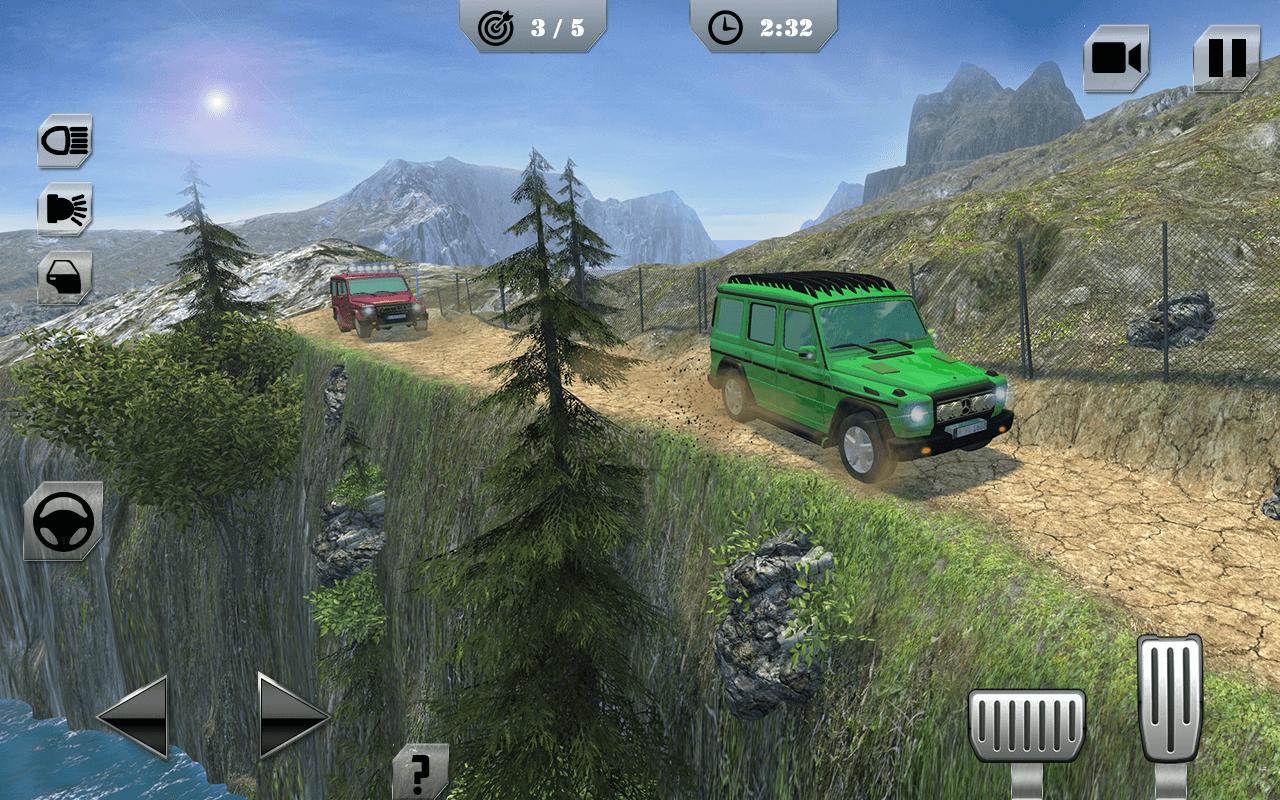1280x800 pixels.
Task: Select the steering wheel control mode icon
Action: 62,519
